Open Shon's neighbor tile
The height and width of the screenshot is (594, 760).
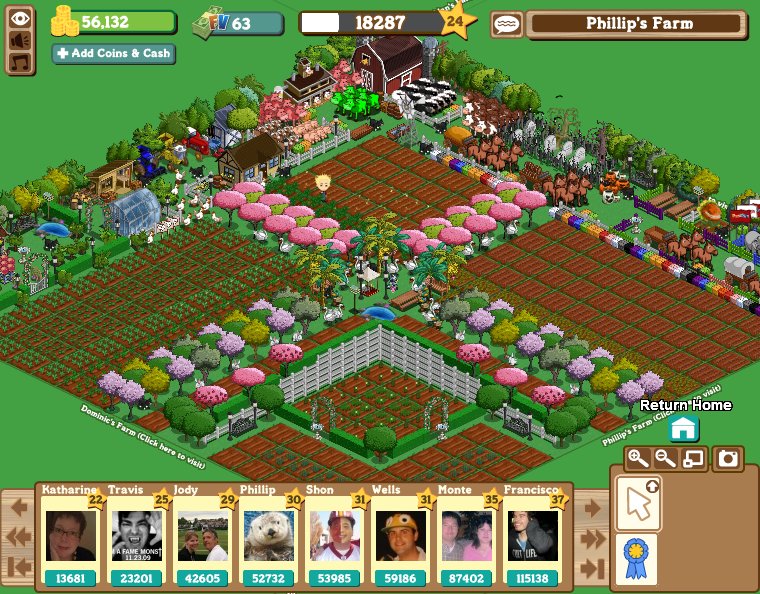click(335, 537)
